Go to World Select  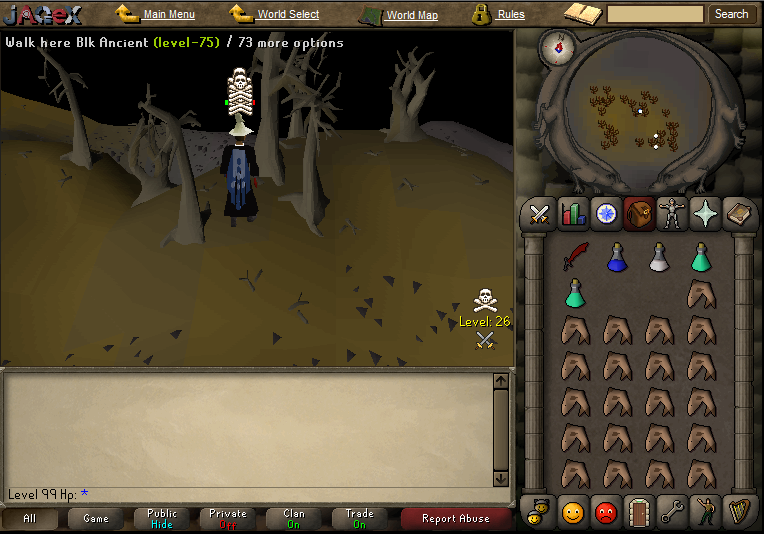pos(288,15)
